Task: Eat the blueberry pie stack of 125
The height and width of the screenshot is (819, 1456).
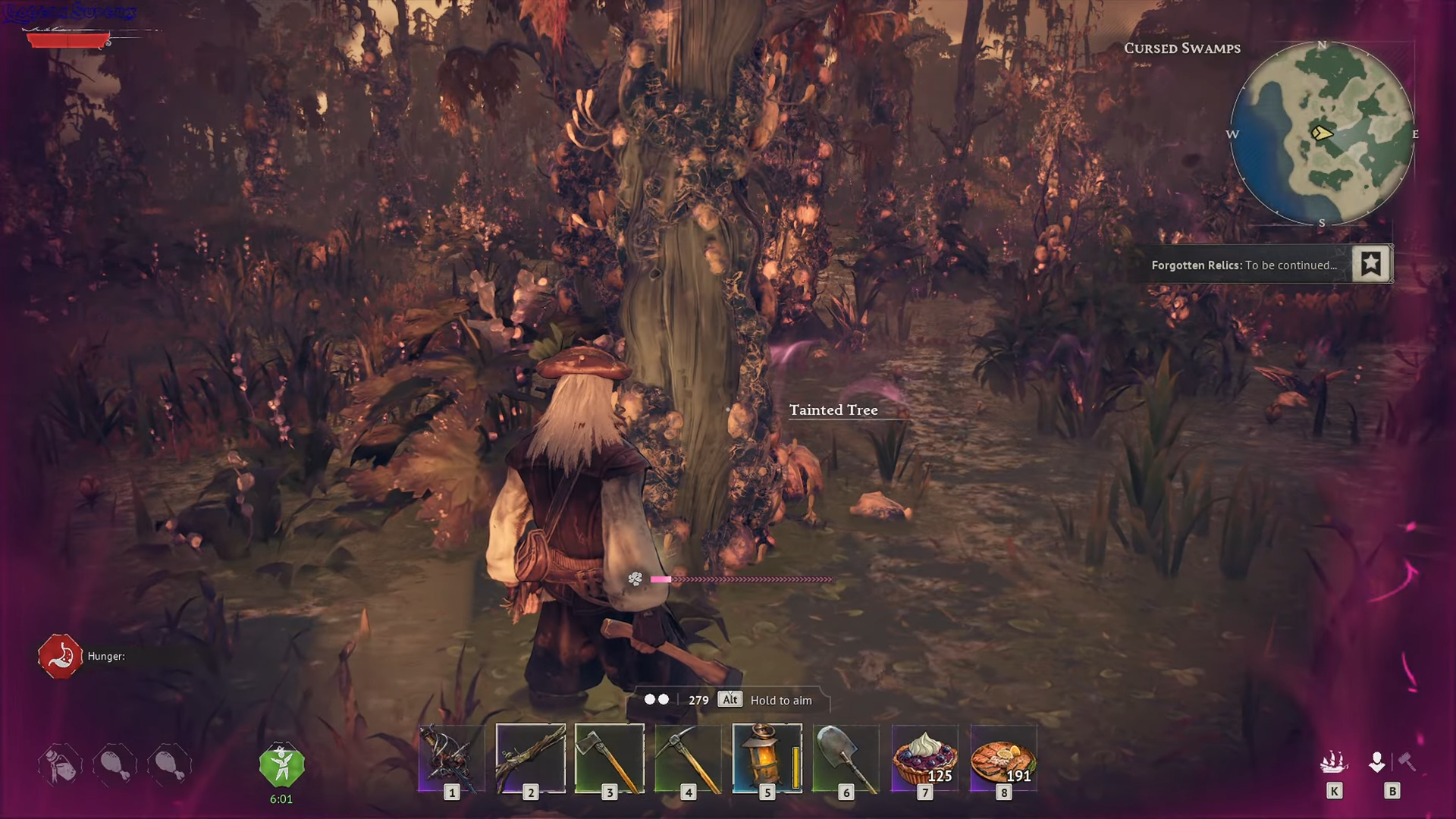Action: tap(925, 758)
